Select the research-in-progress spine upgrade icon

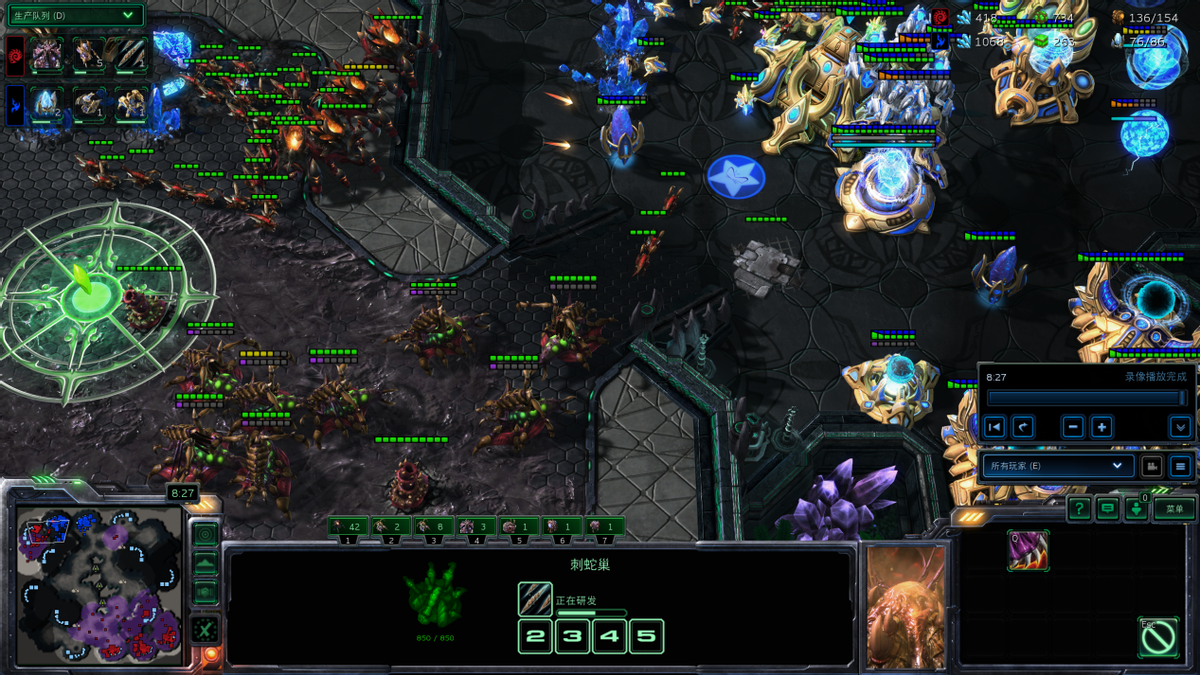[535, 599]
